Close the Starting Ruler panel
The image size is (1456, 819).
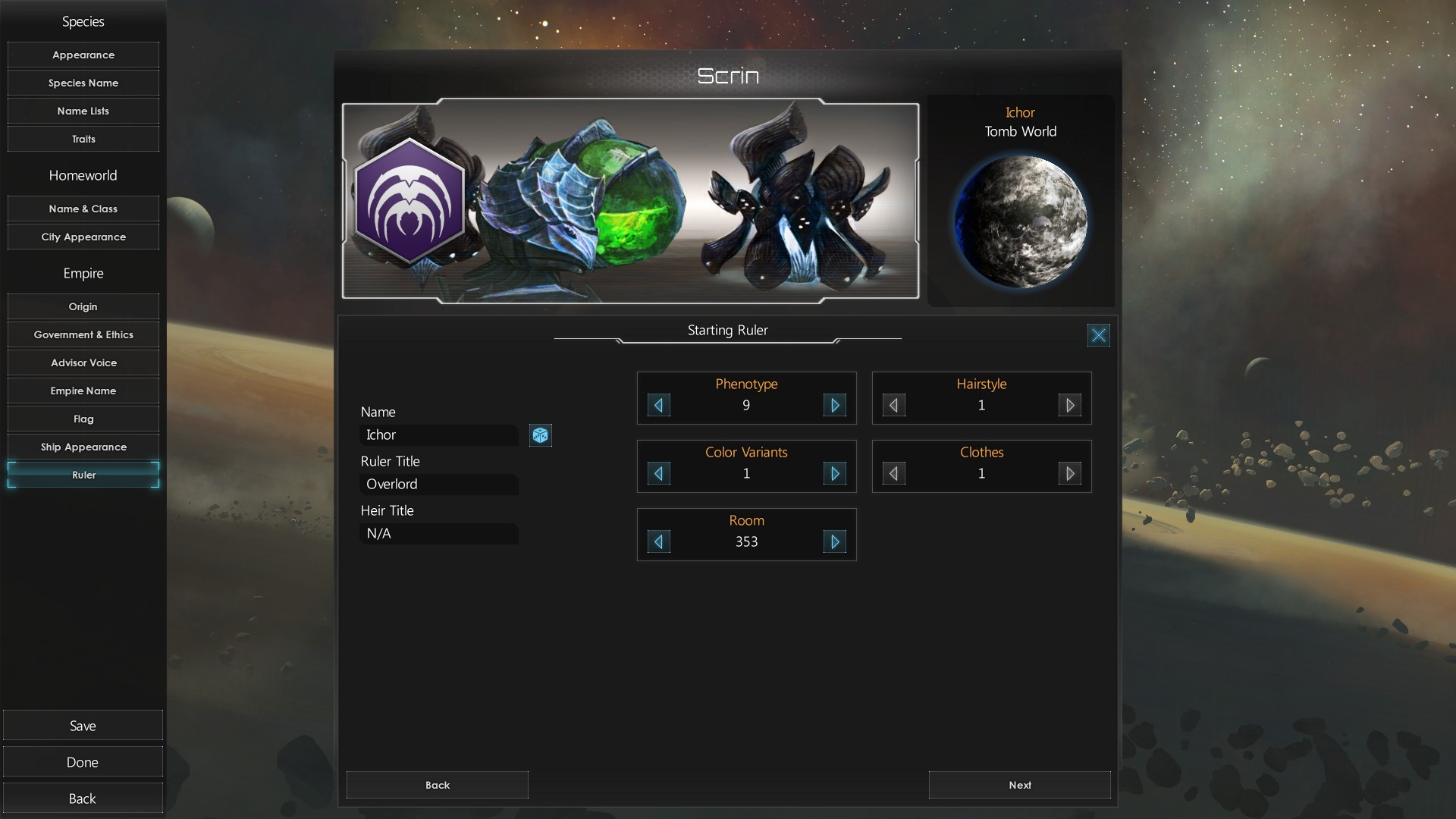[1098, 335]
